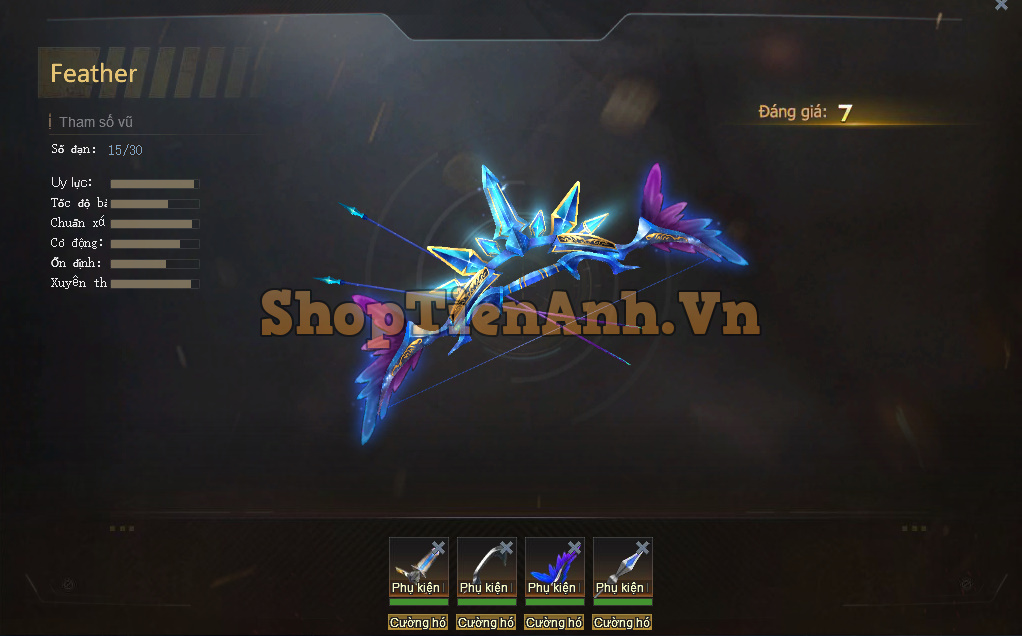
Task: Click Cường hóa under the bow limb accessory
Action: (x=486, y=622)
